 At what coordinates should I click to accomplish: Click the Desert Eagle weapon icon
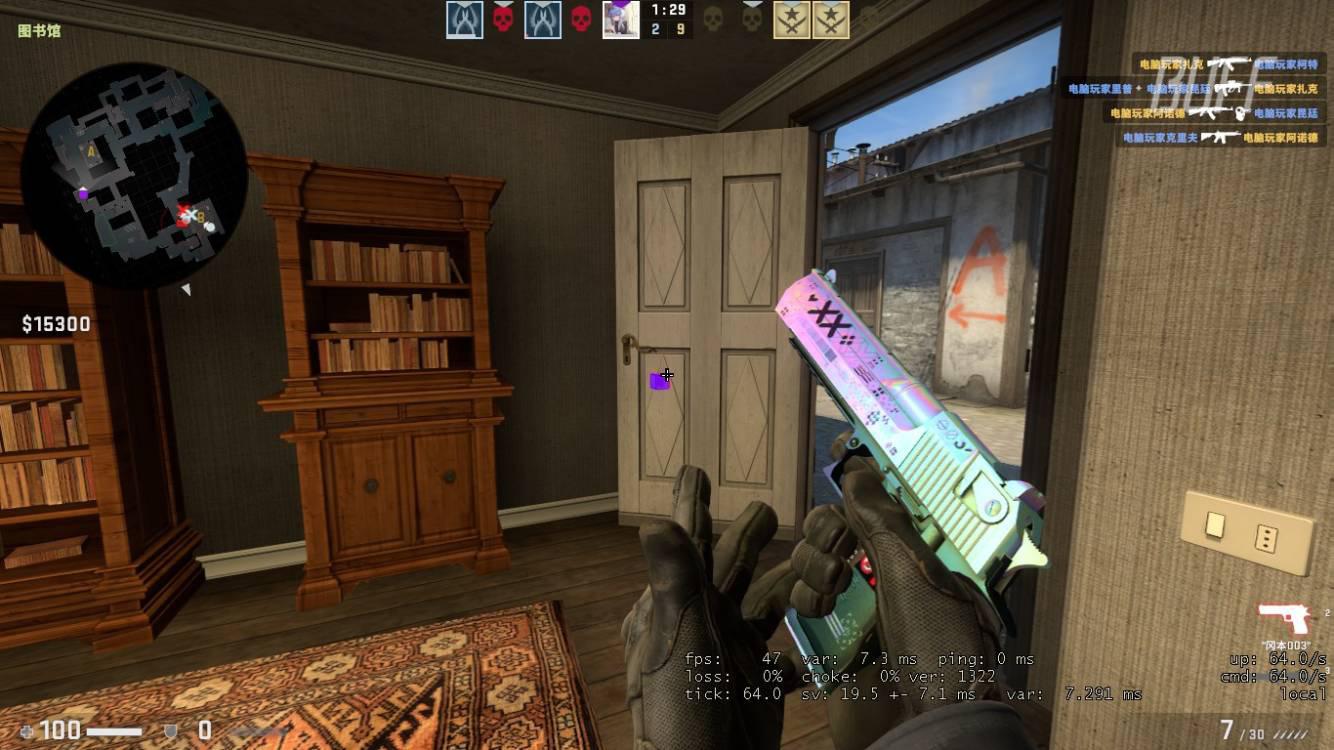1284,617
